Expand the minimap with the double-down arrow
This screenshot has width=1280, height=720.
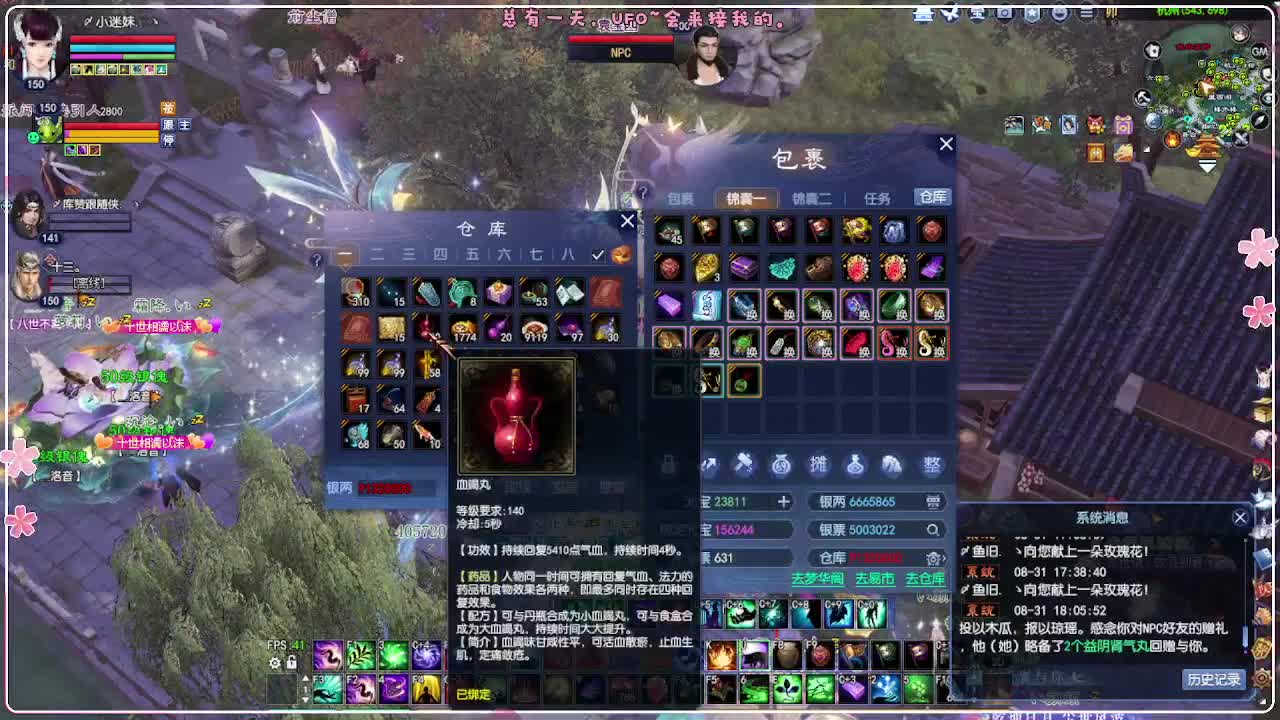click(x=1206, y=164)
